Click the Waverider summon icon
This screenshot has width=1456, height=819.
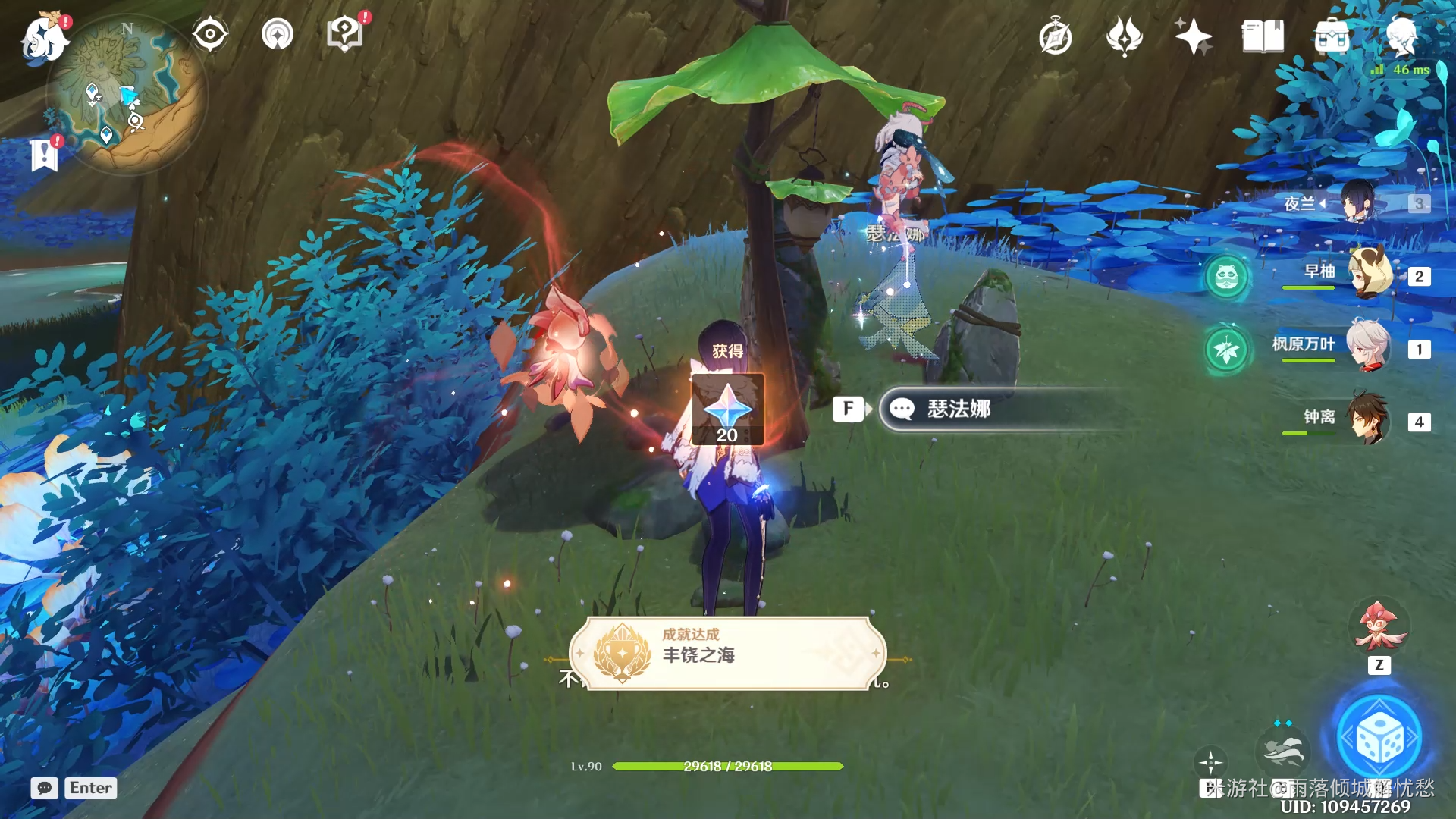(1285, 752)
